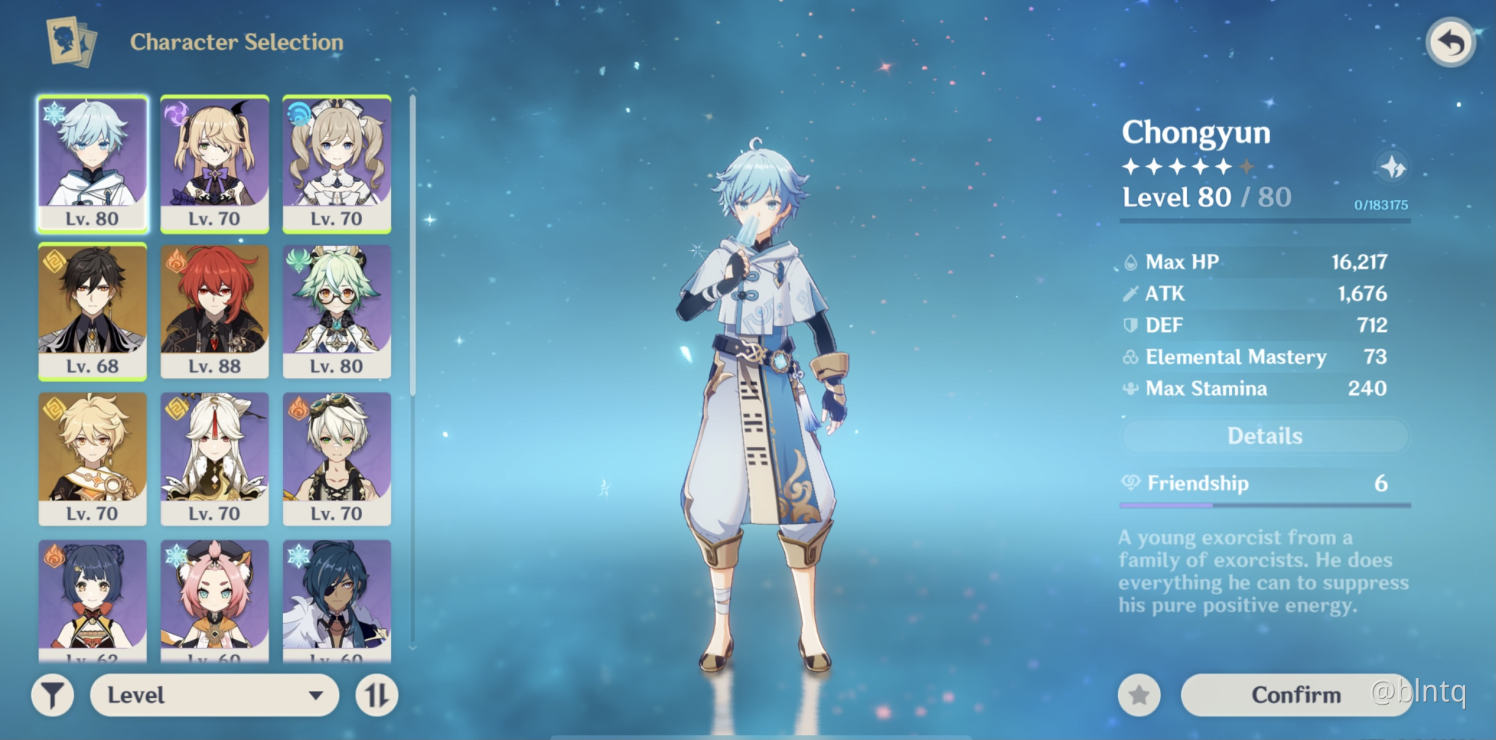The height and width of the screenshot is (740, 1496).
Task: Pick the blond Traveler Lv. 70 card
Action: [92, 458]
